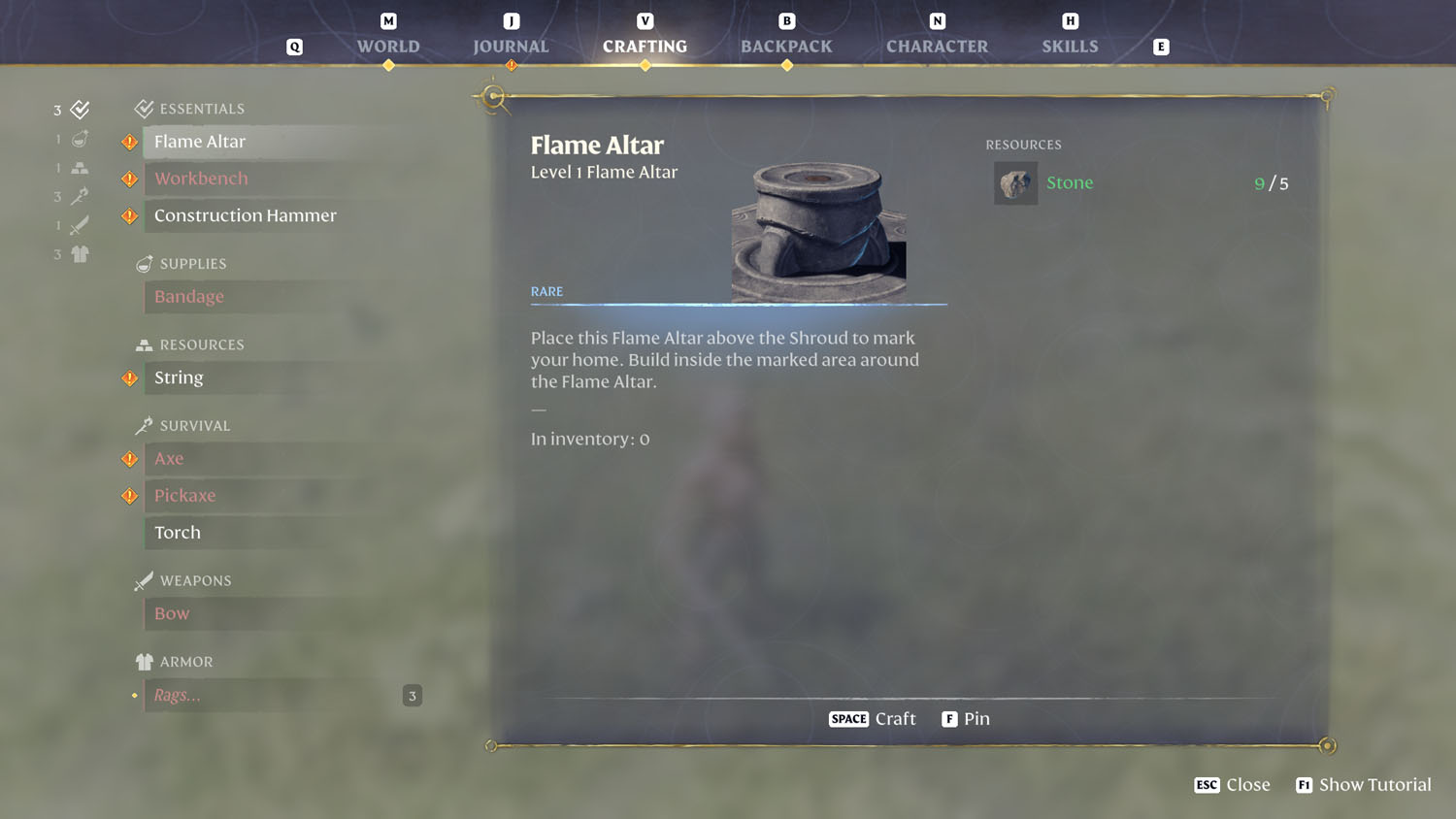The image size is (1456, 819).
Task: Click the Q hotkey icon in top bar
Action: point(294,46)
